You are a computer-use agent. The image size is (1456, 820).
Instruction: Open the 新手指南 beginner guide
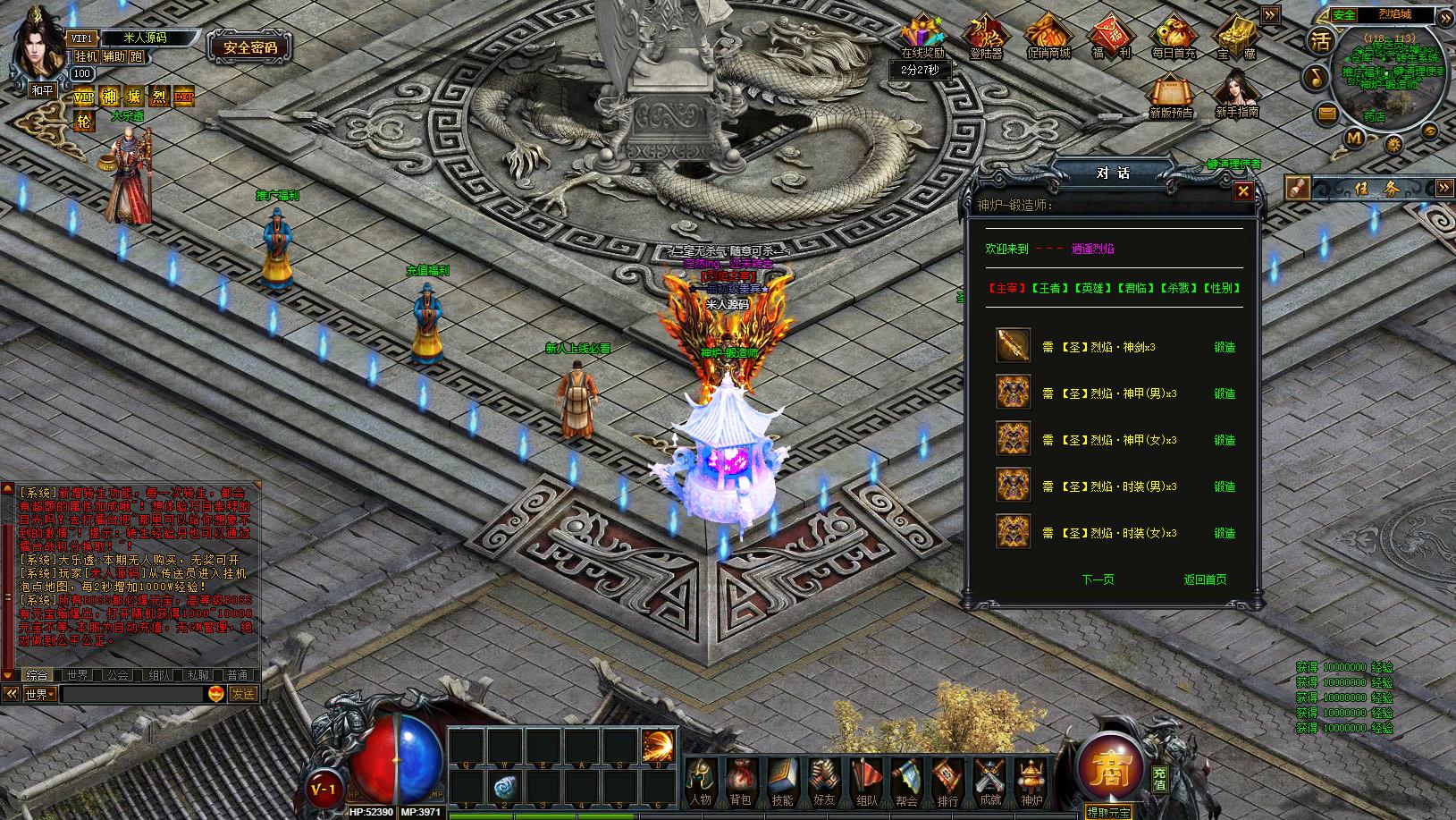pyautogui.click(x=1237, y=95)
